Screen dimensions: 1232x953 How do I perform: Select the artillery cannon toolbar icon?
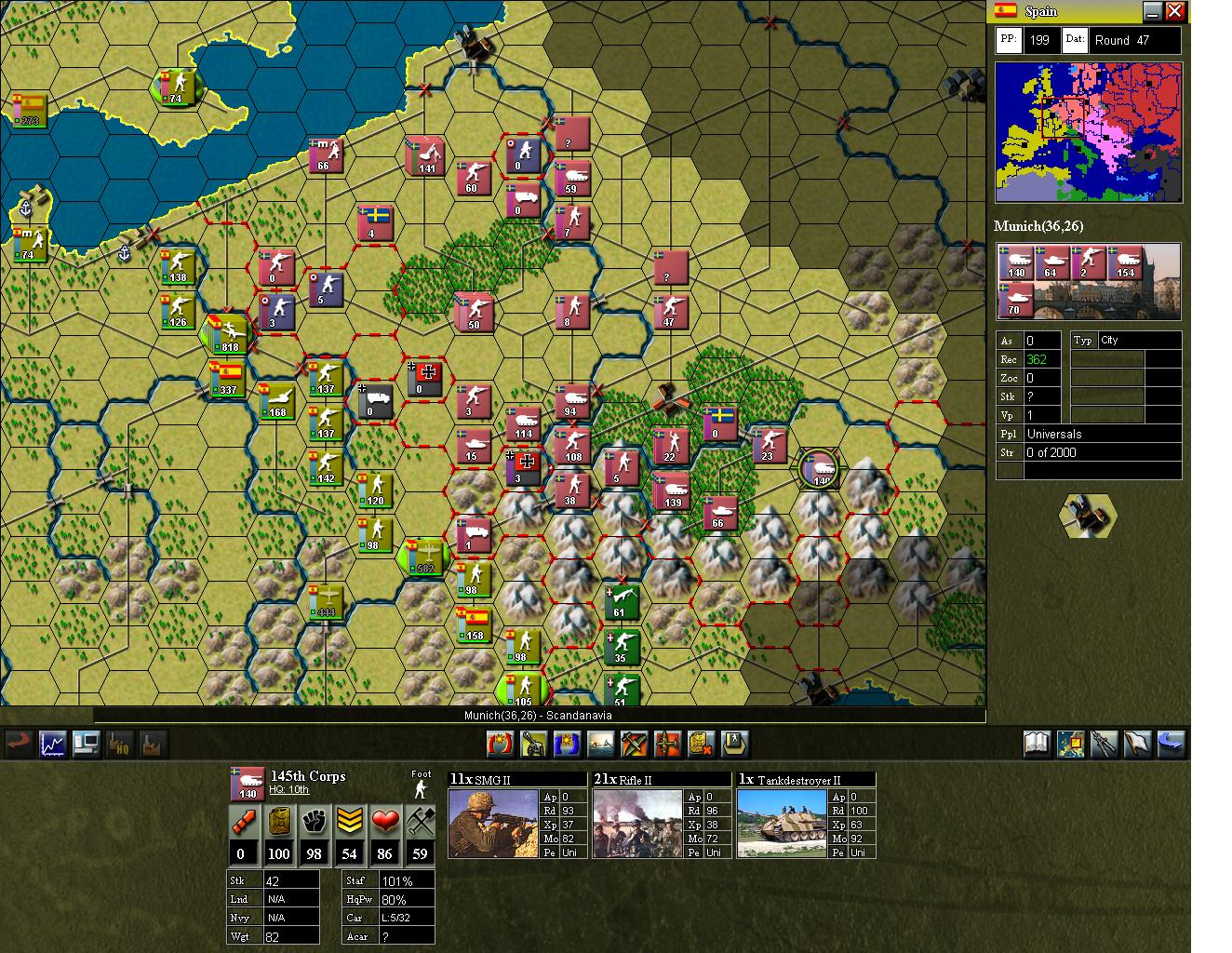click(535, 744)
